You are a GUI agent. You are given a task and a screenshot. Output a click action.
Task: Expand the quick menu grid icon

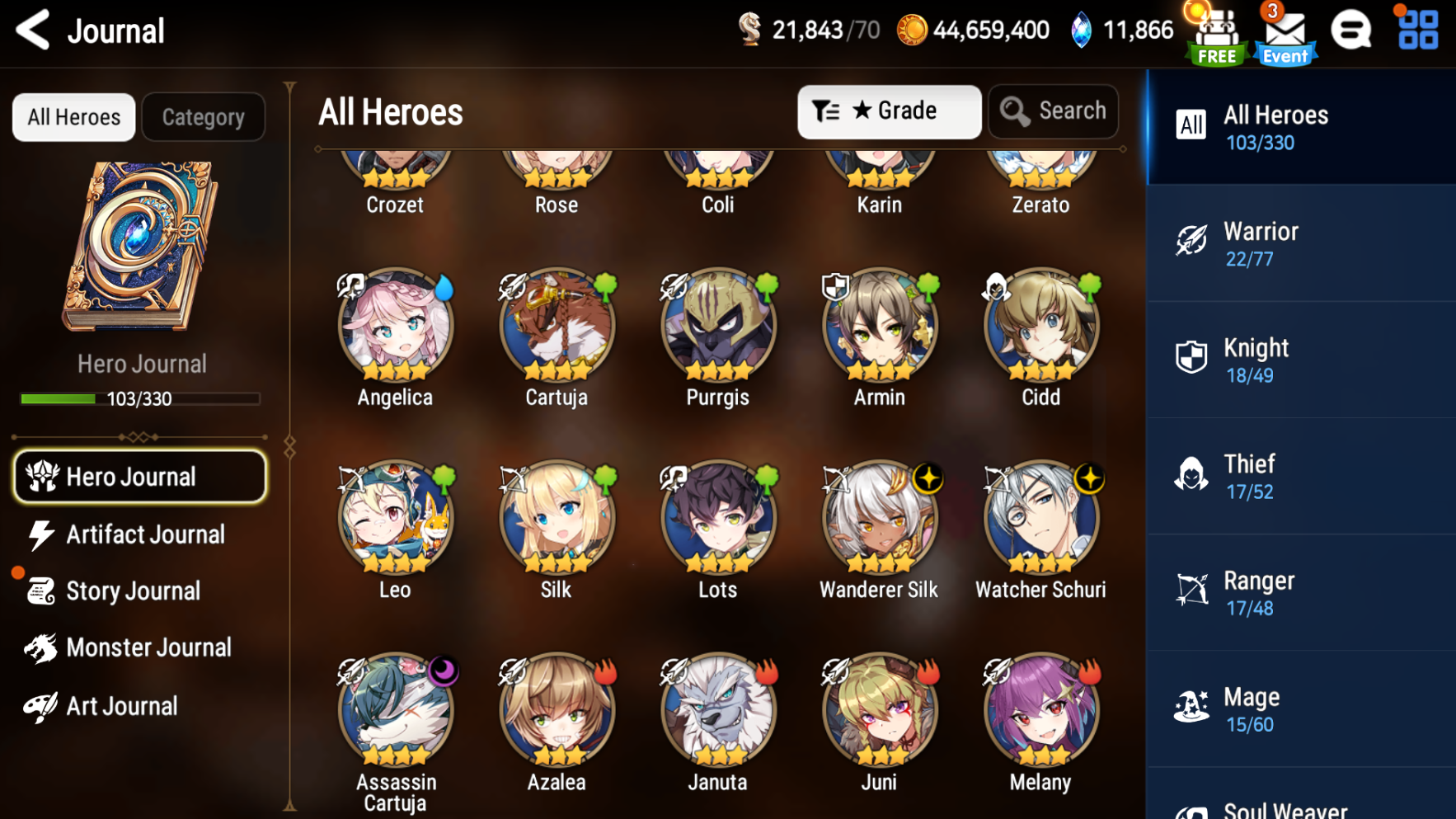(x=1416, y=31)
